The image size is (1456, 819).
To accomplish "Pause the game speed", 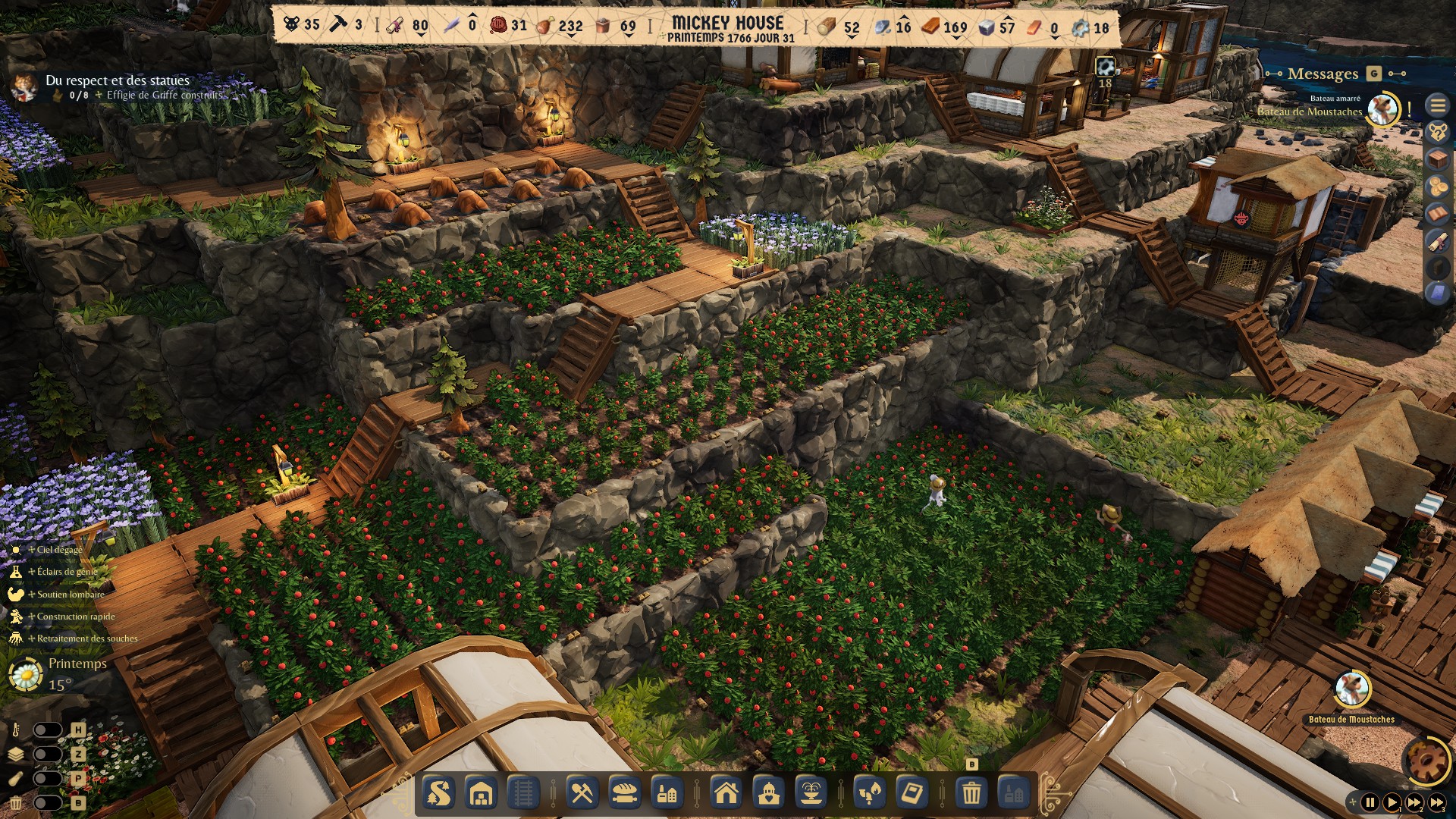I will coord(1370,802).
